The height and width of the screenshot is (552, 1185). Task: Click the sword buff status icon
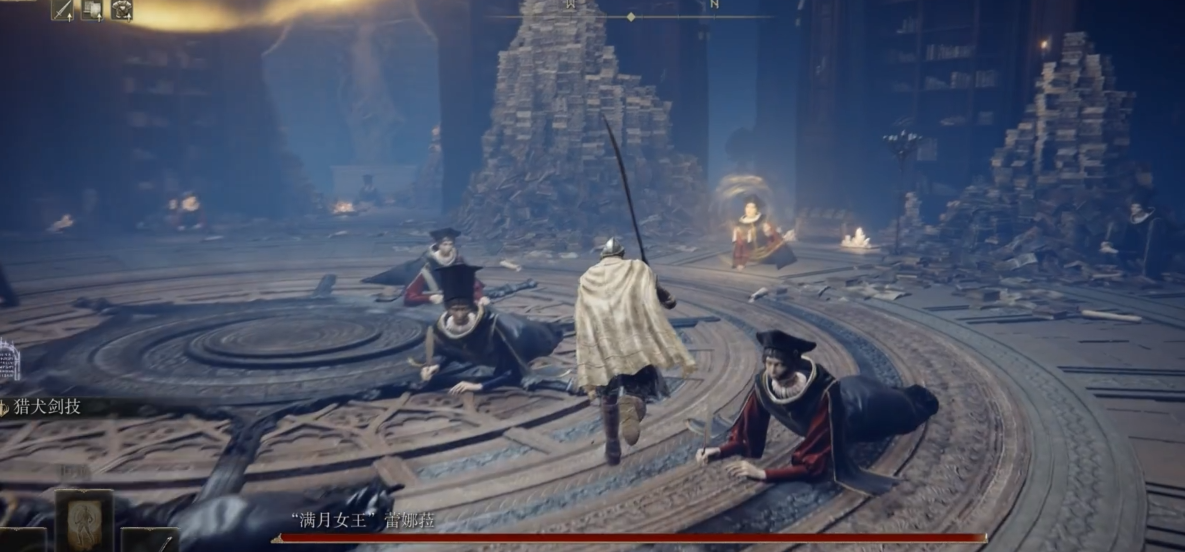(63, 10)
